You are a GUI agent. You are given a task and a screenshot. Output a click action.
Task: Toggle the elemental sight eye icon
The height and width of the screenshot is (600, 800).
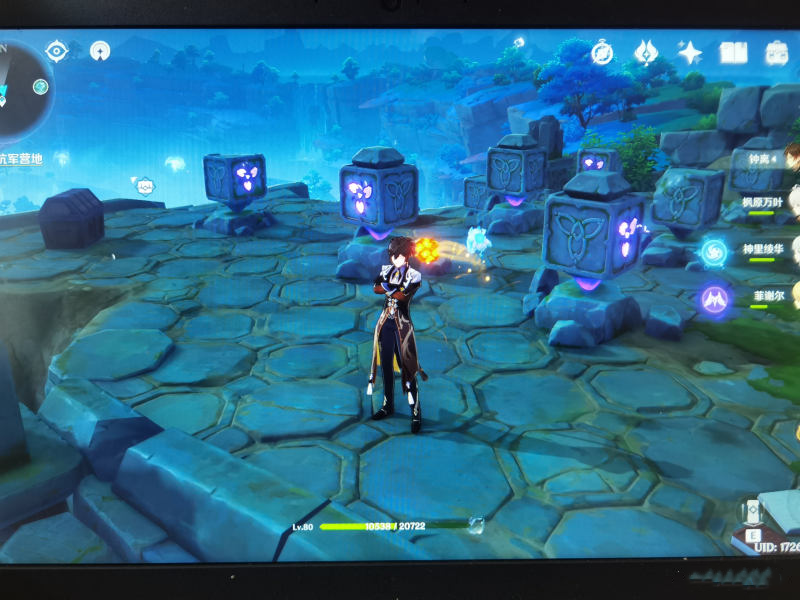57,50
